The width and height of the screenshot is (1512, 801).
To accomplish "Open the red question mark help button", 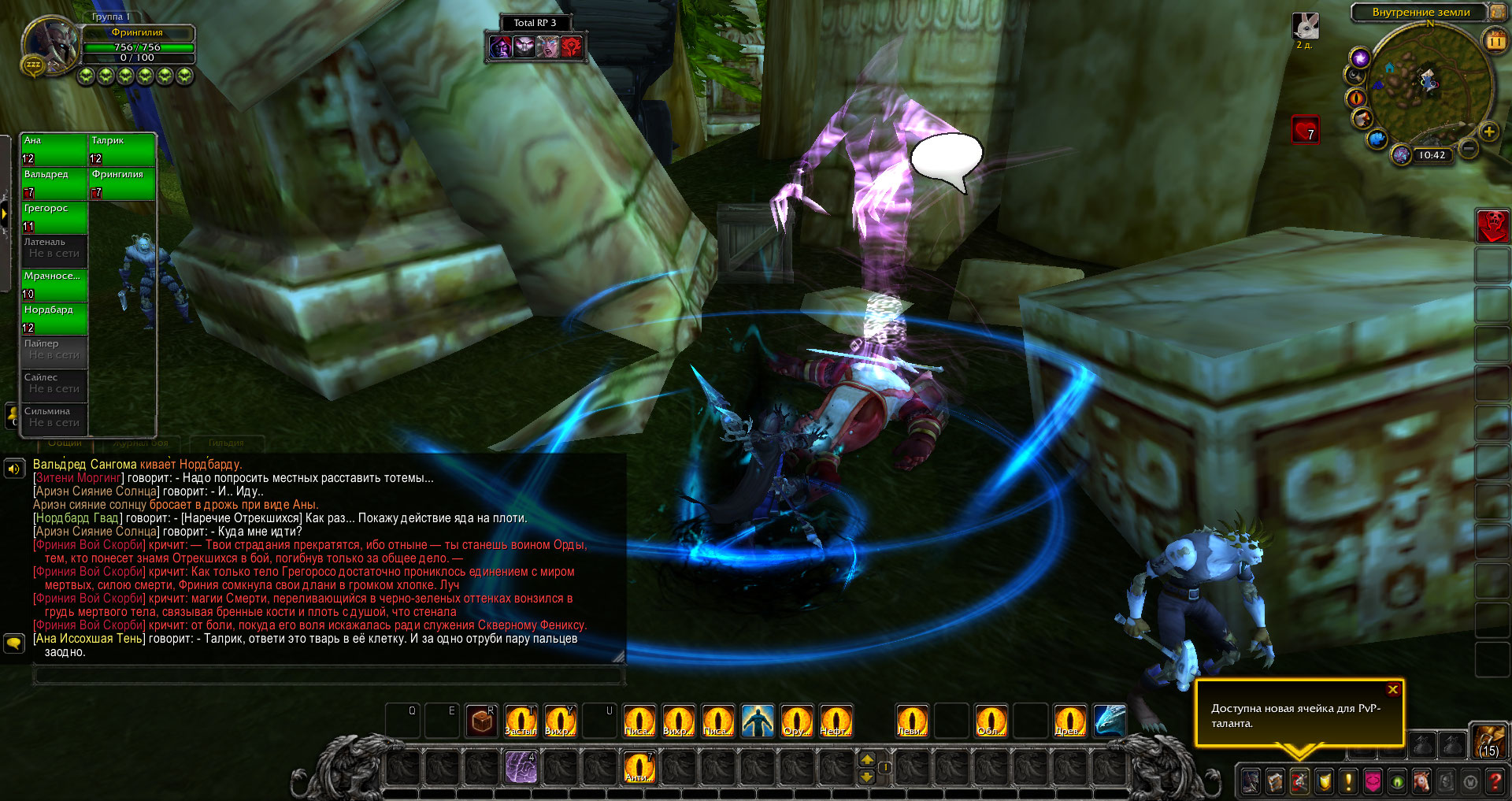I will (x=1495, y=781).
